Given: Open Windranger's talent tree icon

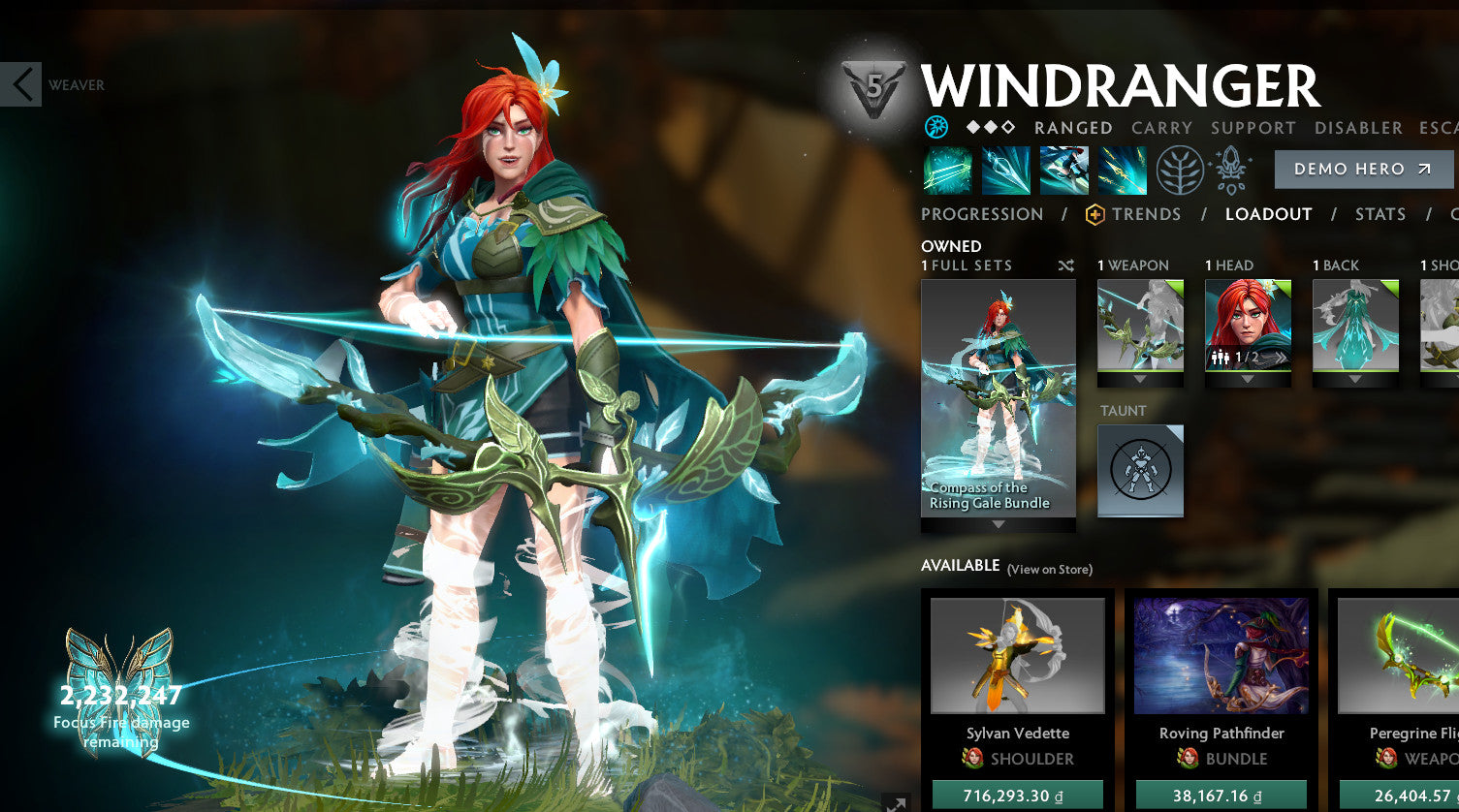Looking at the screenshot, I should 1179,170.
